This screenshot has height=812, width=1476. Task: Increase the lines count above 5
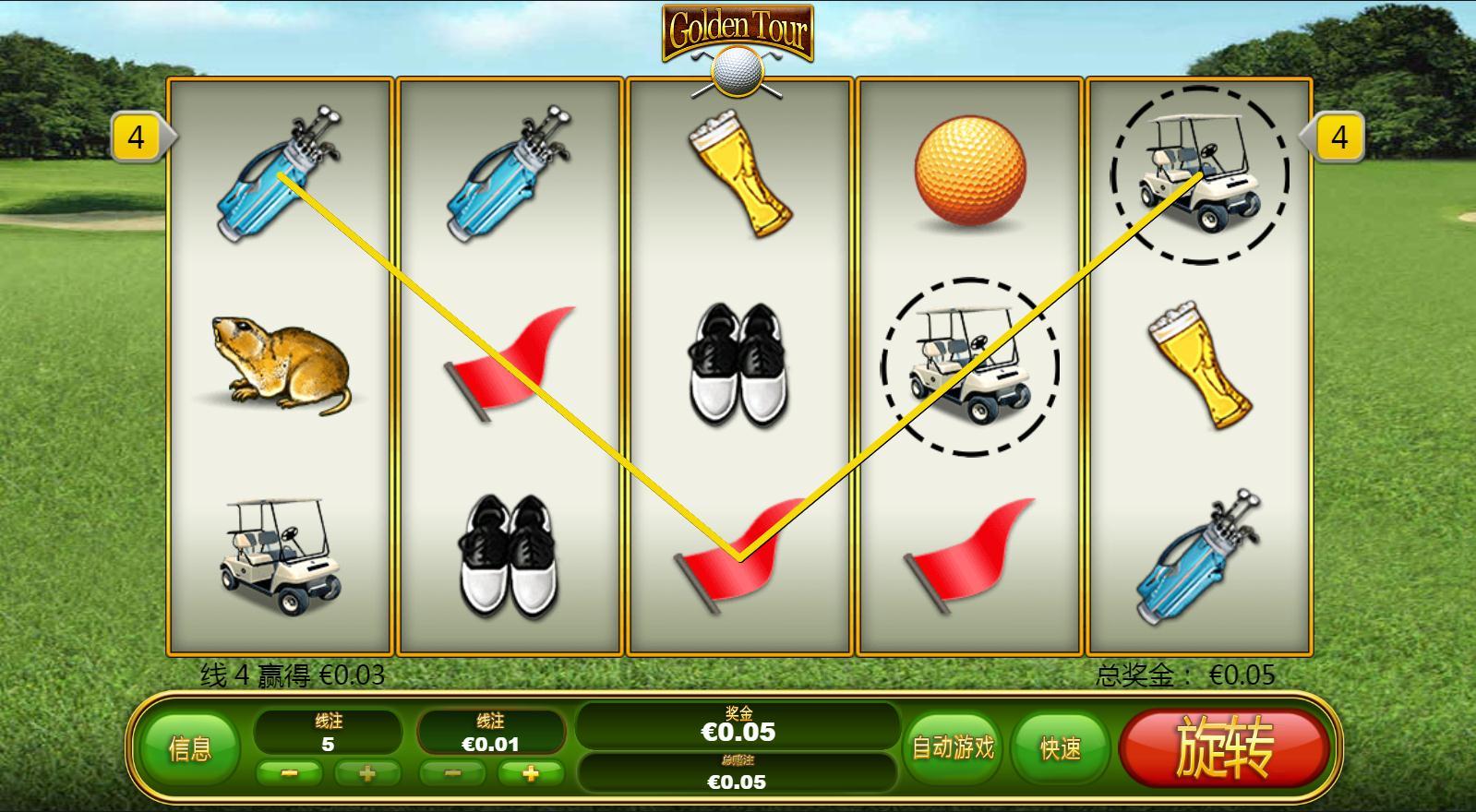coord(366,773)
